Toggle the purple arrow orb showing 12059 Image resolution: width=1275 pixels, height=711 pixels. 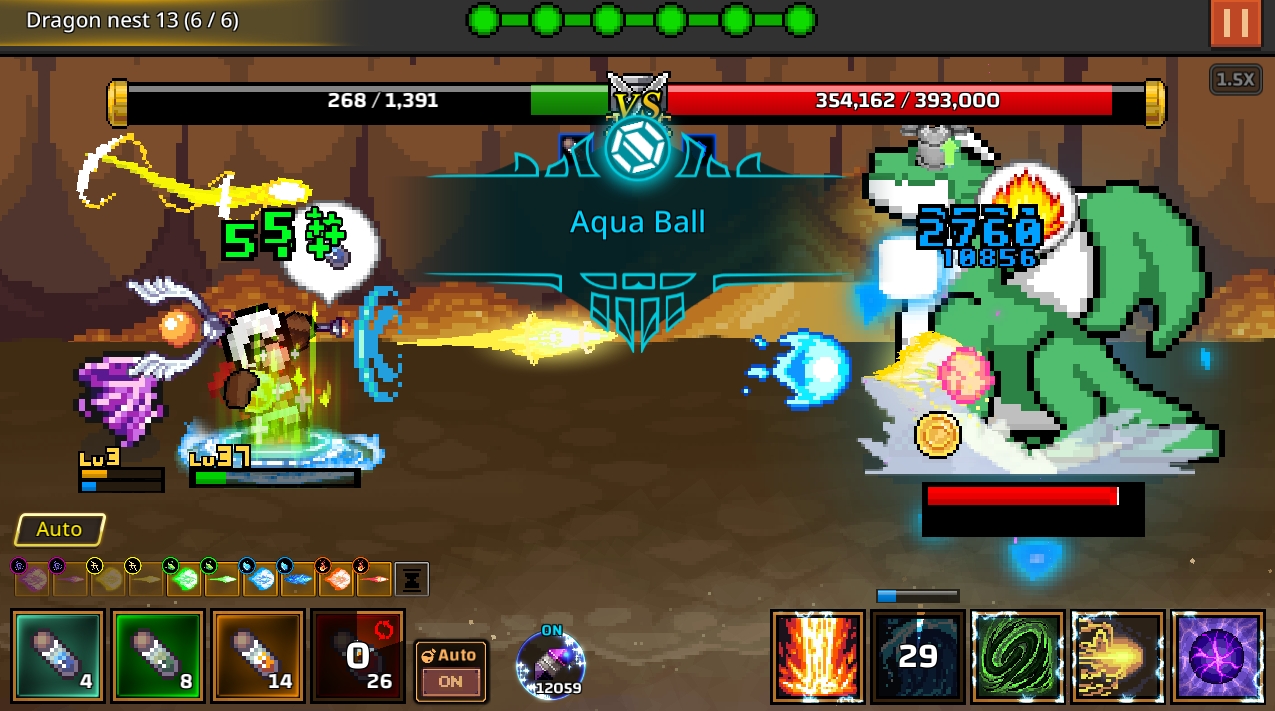tap(550, 665)
